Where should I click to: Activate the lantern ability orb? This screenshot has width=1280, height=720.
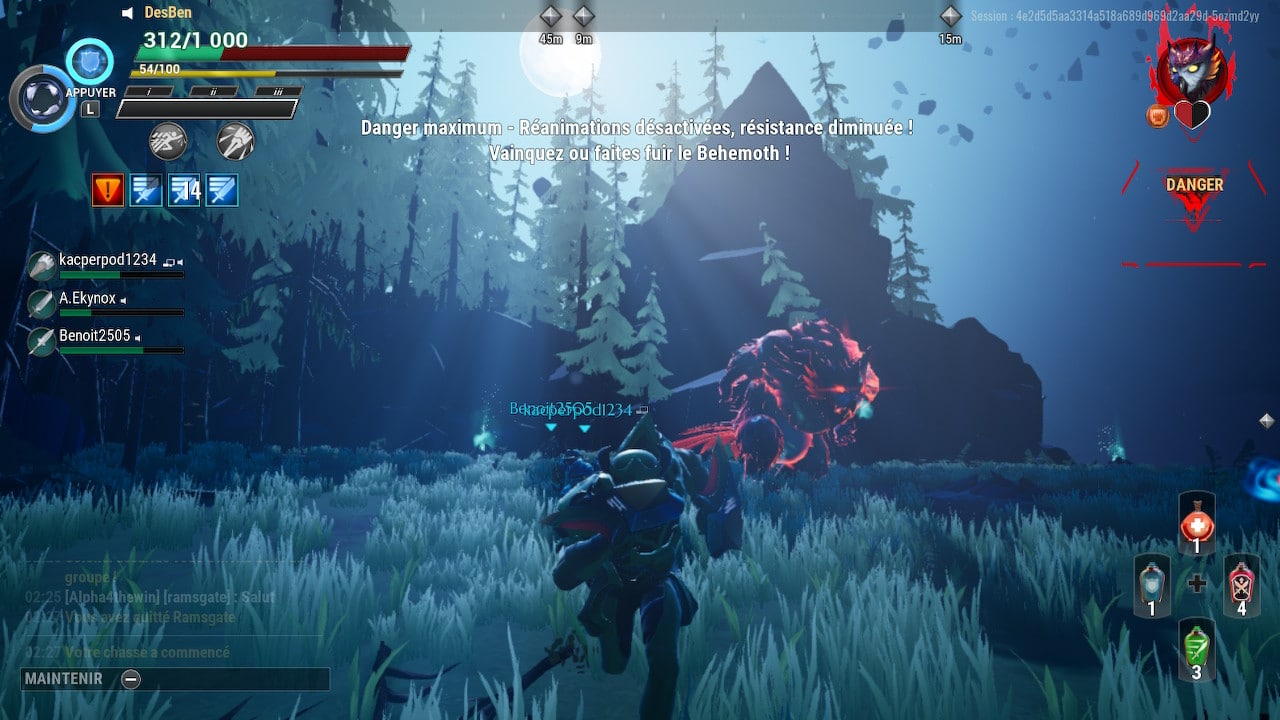pos(42,99)
